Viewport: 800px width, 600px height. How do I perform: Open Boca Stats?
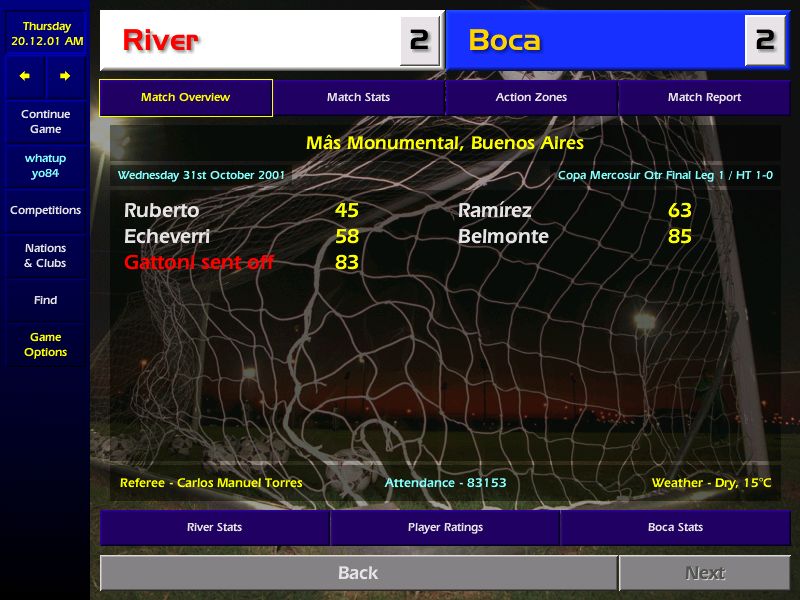coord(675,527)
